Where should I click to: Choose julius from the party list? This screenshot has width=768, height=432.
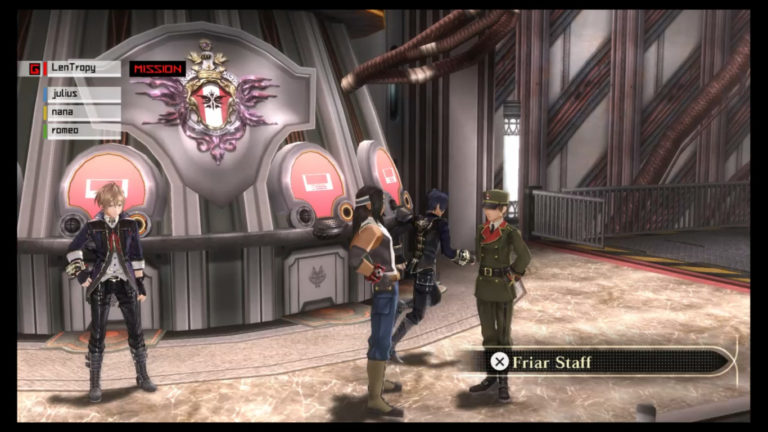tap(82, 94)
